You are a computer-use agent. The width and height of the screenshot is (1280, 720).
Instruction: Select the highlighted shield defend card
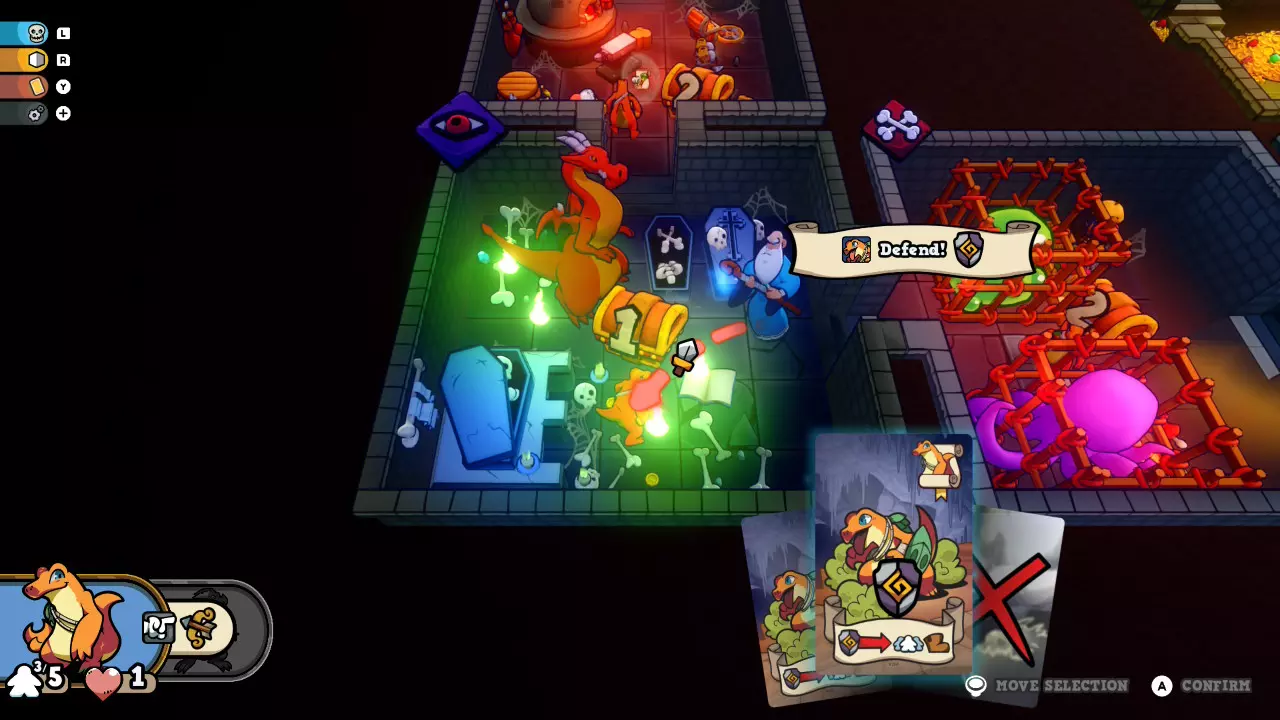coord(894,555)
